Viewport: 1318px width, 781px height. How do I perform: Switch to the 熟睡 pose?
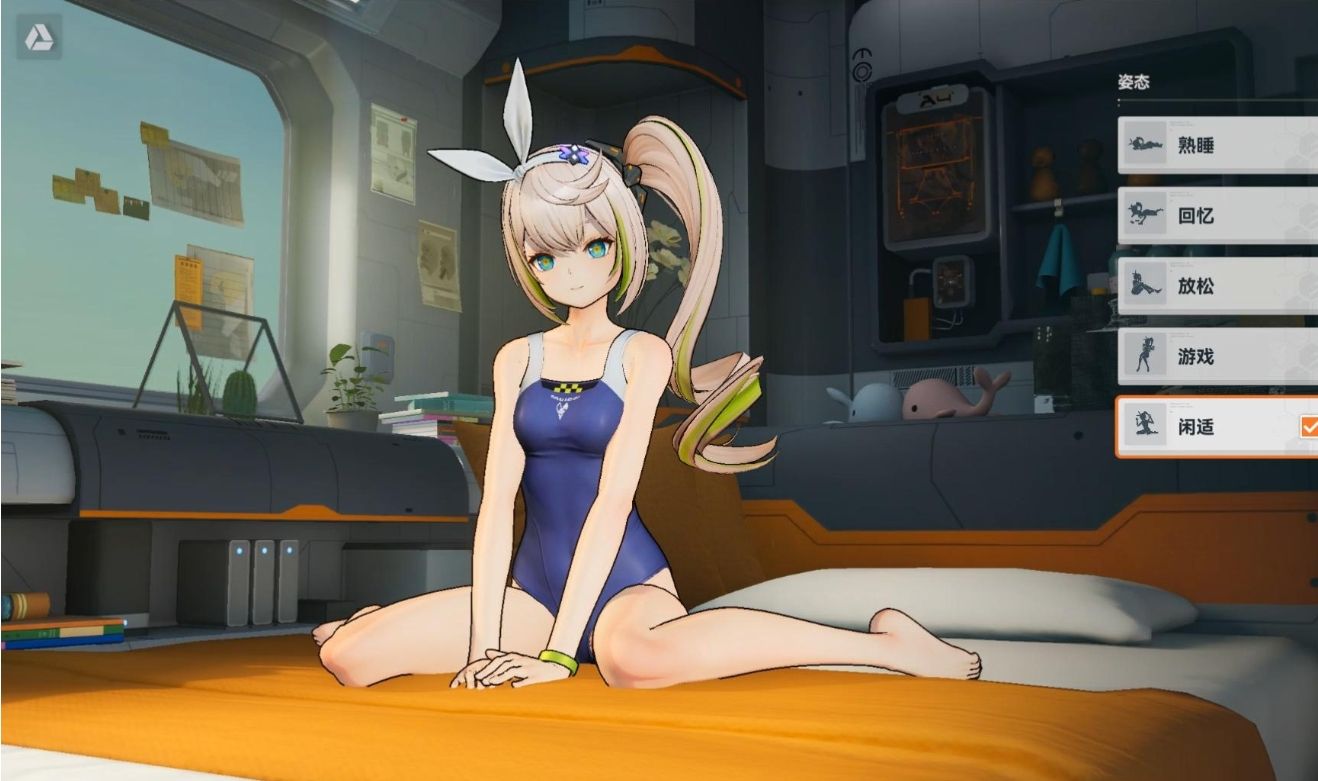point(1209,145)
